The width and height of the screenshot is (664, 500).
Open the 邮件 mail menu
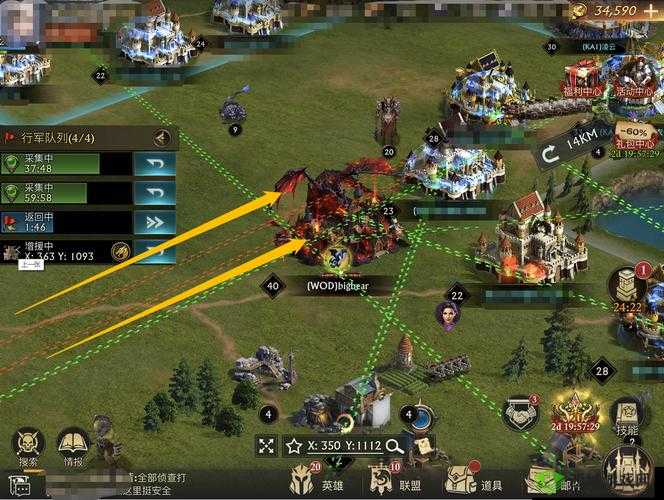click(552, 481)
